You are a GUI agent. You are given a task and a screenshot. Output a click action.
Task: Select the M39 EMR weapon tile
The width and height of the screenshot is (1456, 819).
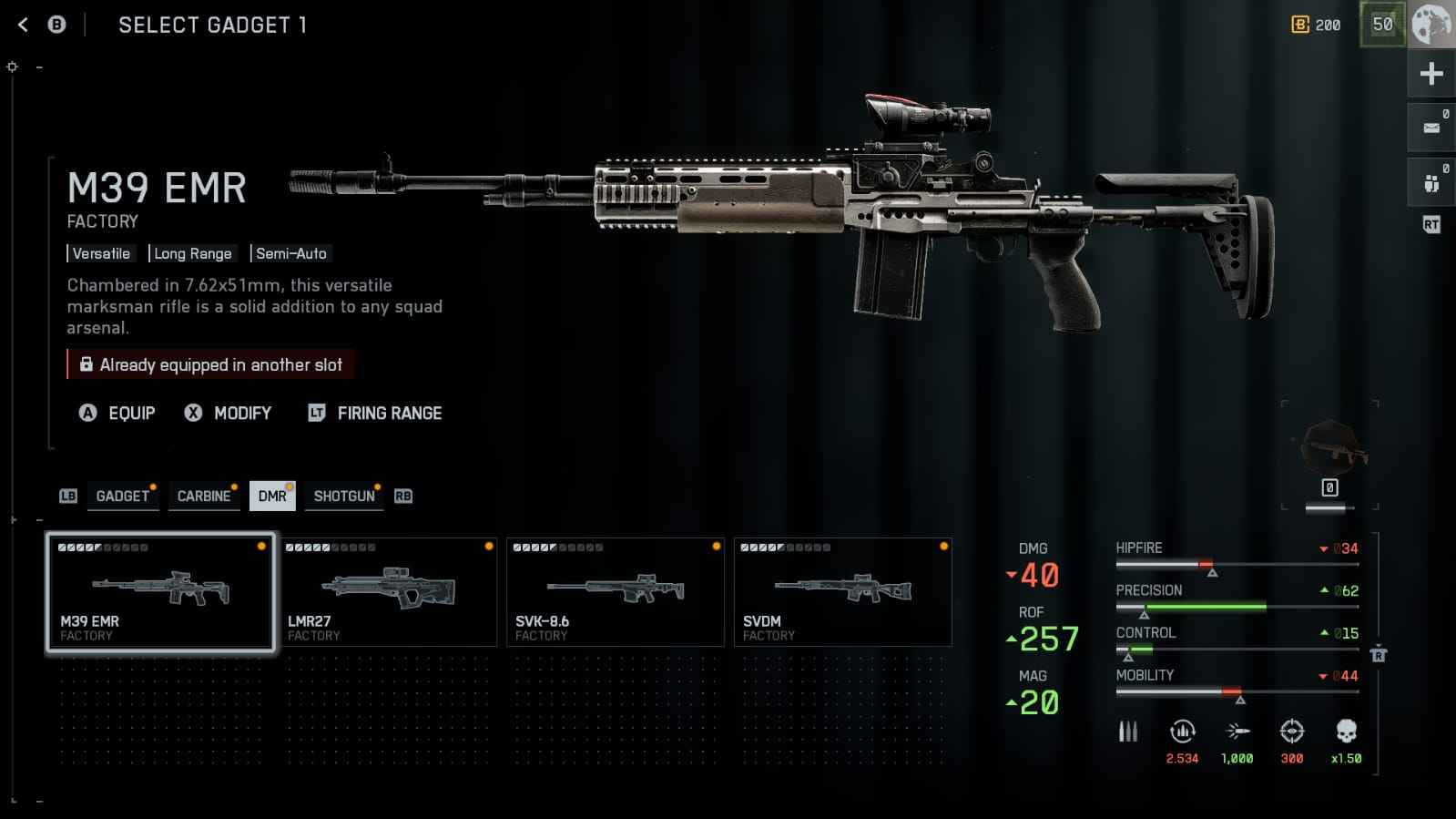point(160,592)
